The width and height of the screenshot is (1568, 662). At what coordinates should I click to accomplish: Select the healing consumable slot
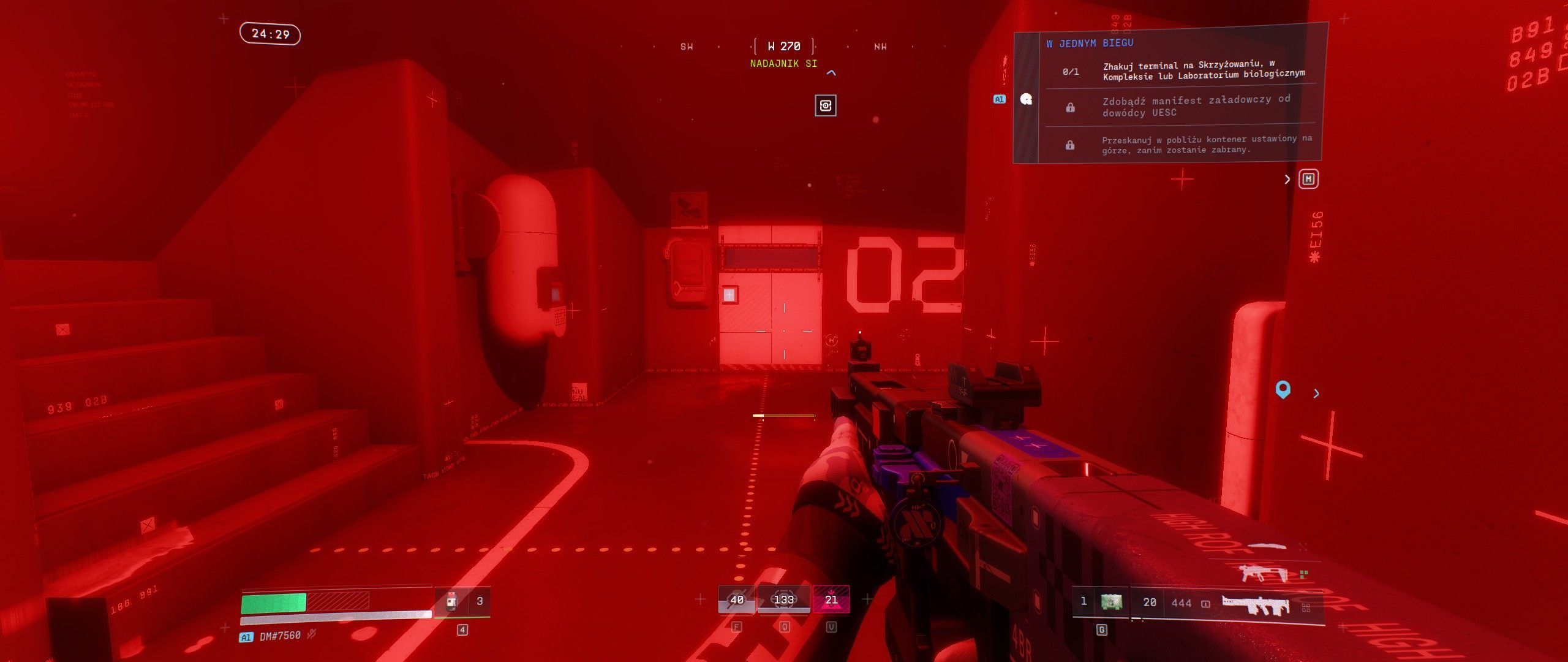click(452, 601)
